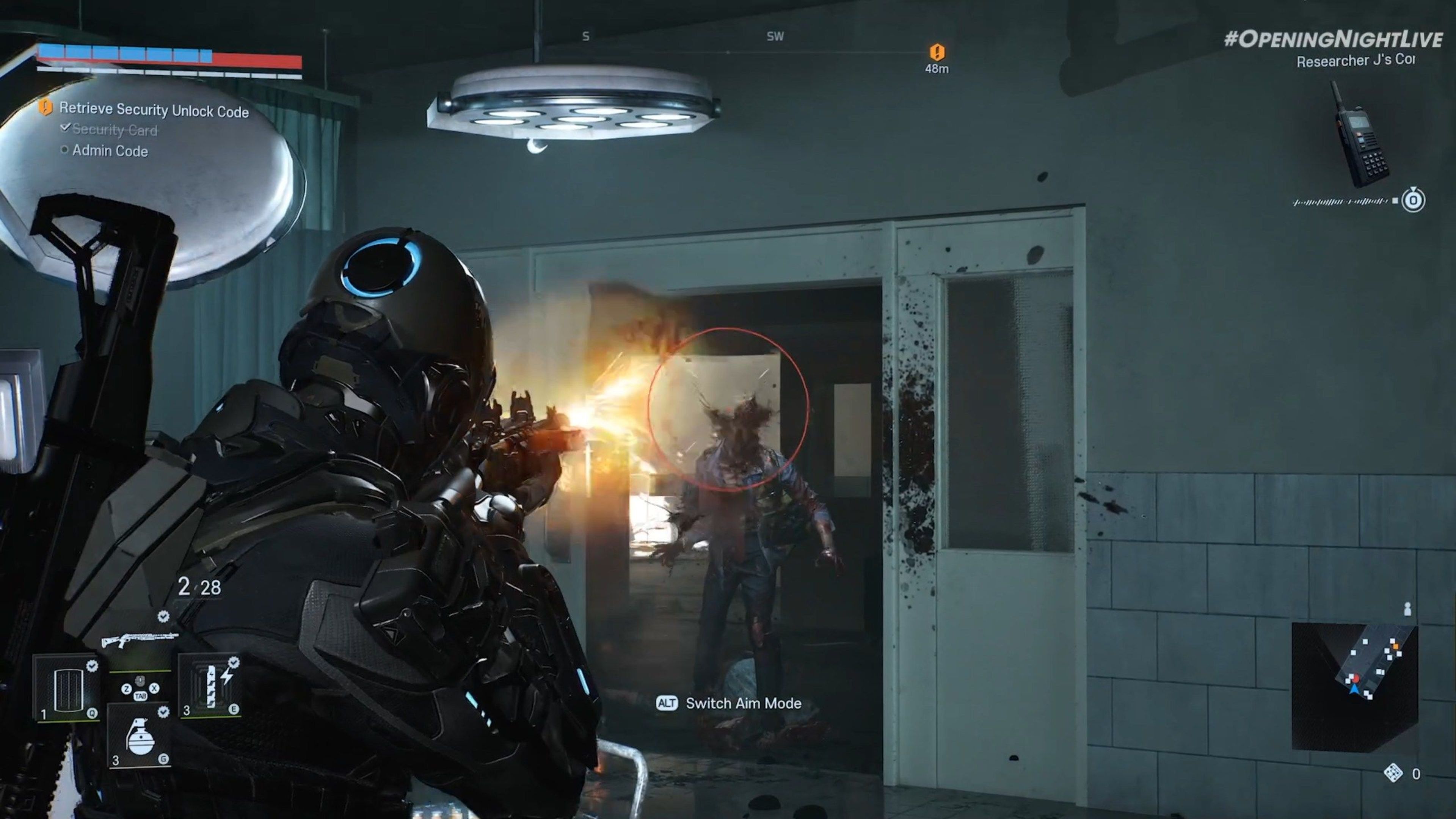Click the #OpeningNightLive hashtag overlay

1333,39
